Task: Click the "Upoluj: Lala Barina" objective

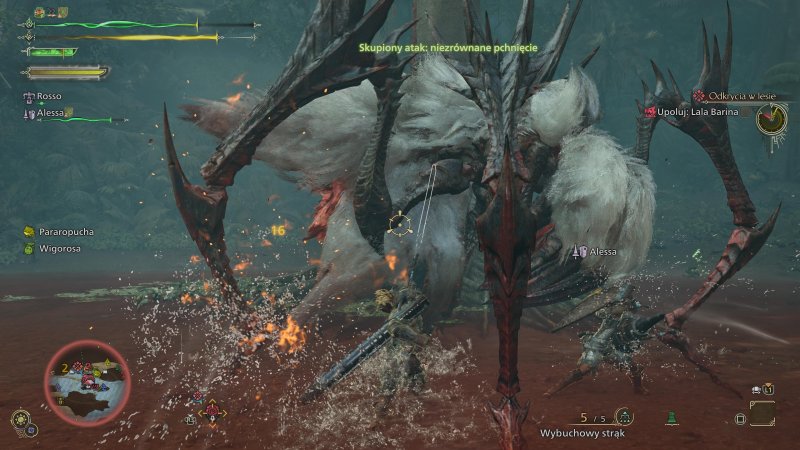Action: 697,112
